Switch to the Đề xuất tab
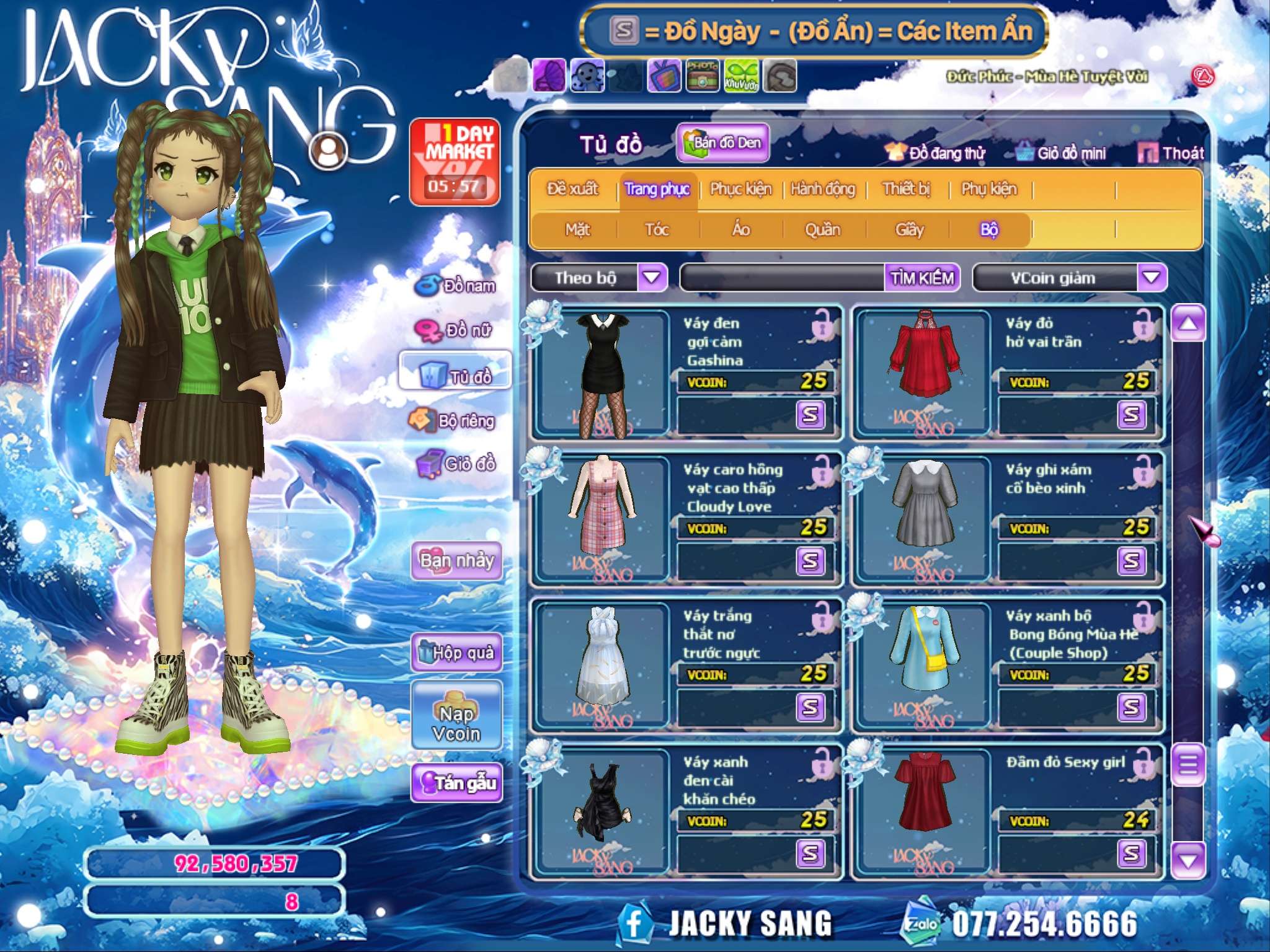1270x952 pixels. pos(572,189)
